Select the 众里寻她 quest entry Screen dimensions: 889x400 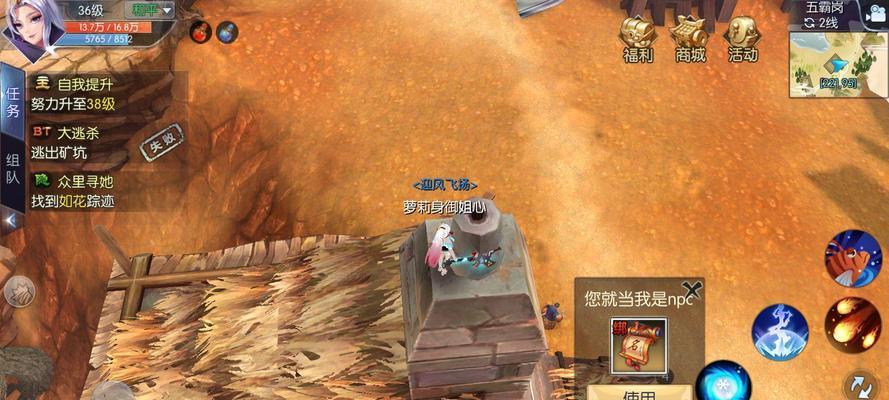pos(75,191)
